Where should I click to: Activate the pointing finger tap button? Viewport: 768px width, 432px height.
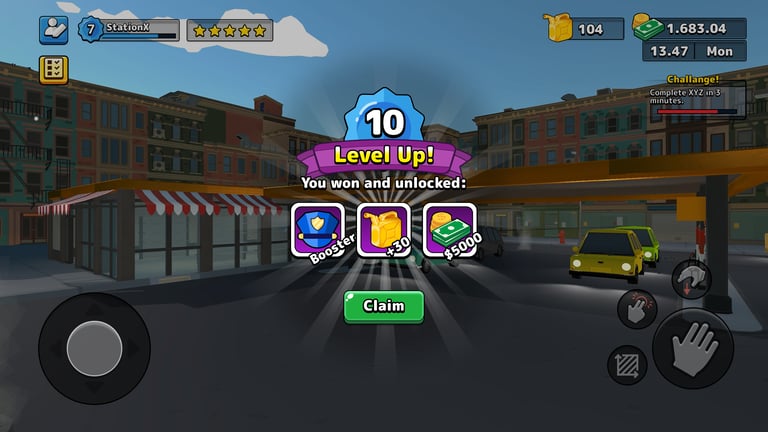pos(637,309)
